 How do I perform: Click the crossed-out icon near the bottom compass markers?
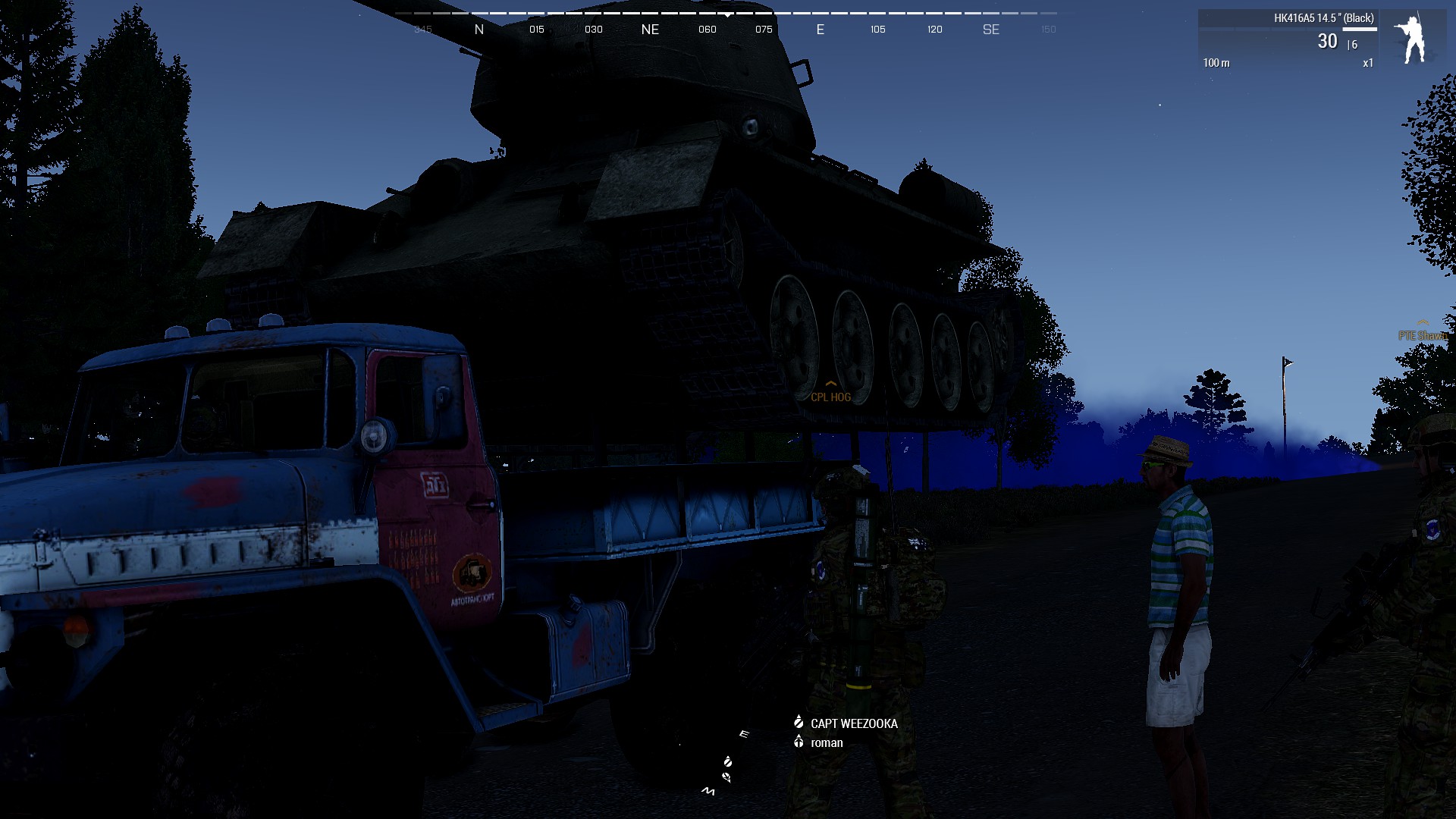(x=726, y=776)
